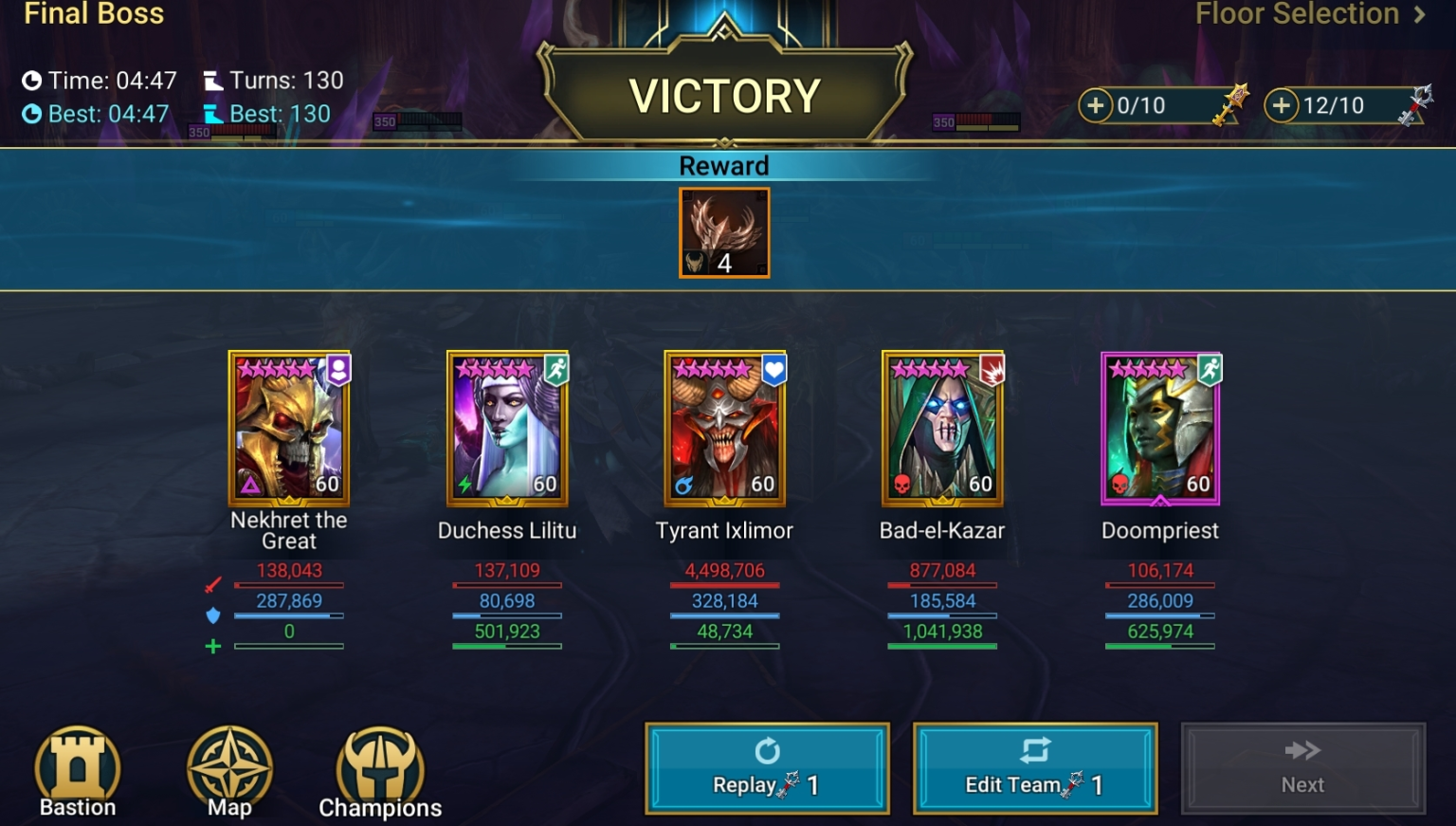Click the clock icon next to the Time stat

pyautogui.click(x=31, y=80)
